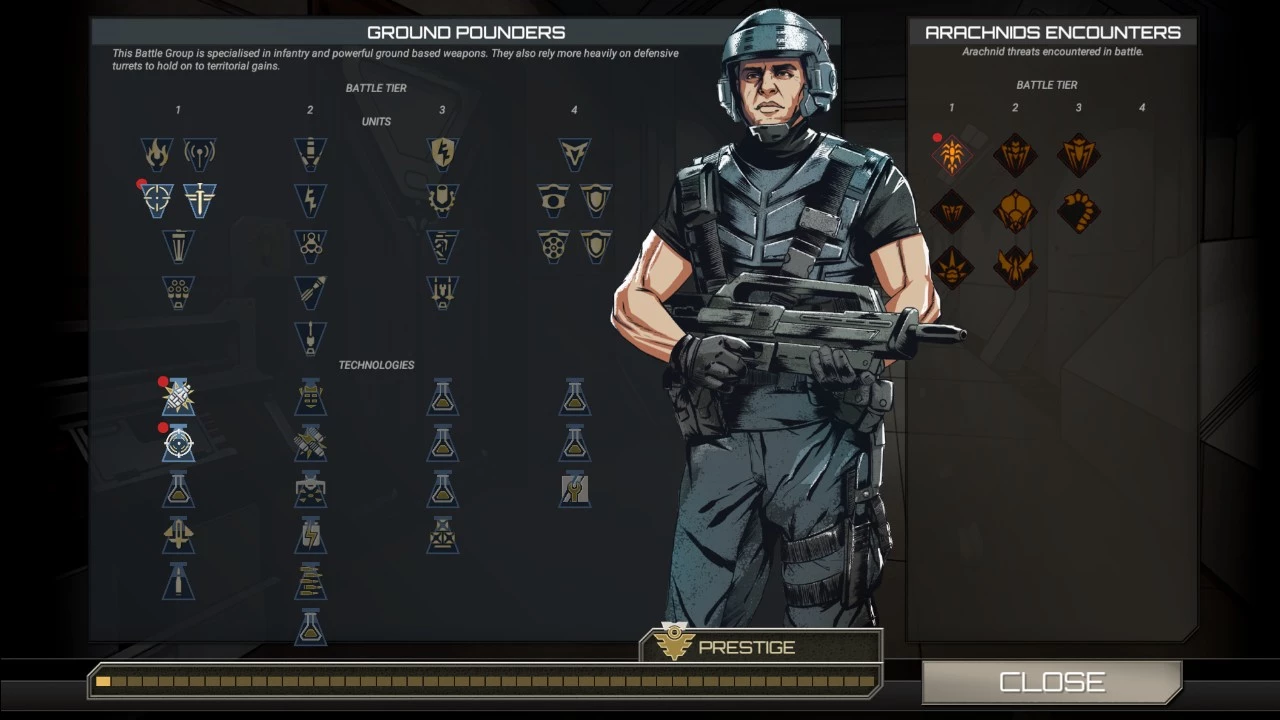Select the radio antenna unit icon
This screenshot has width=1280, height=720.
[200, 154]
